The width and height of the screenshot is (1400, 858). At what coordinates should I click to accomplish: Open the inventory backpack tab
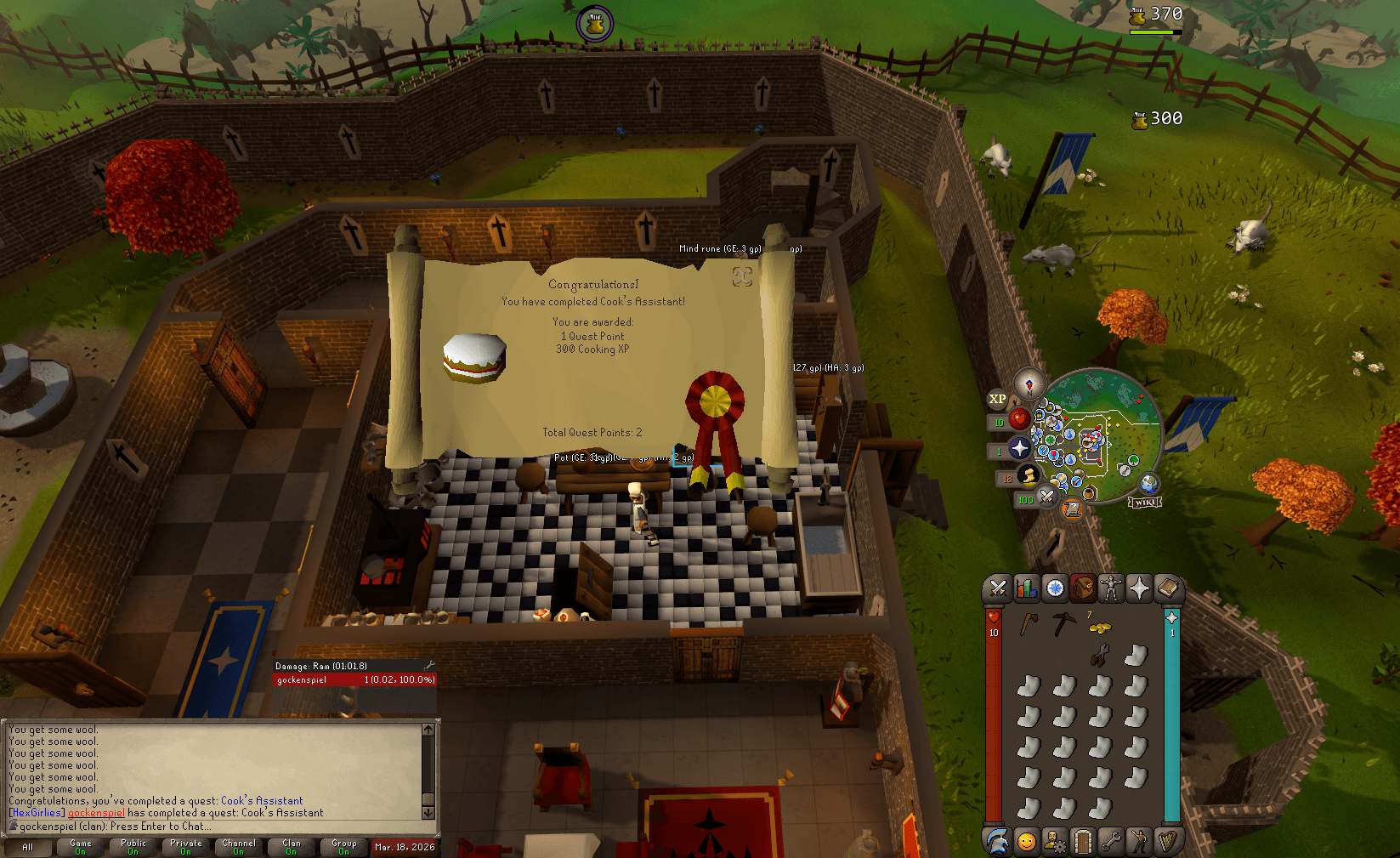click(1082, 588)
